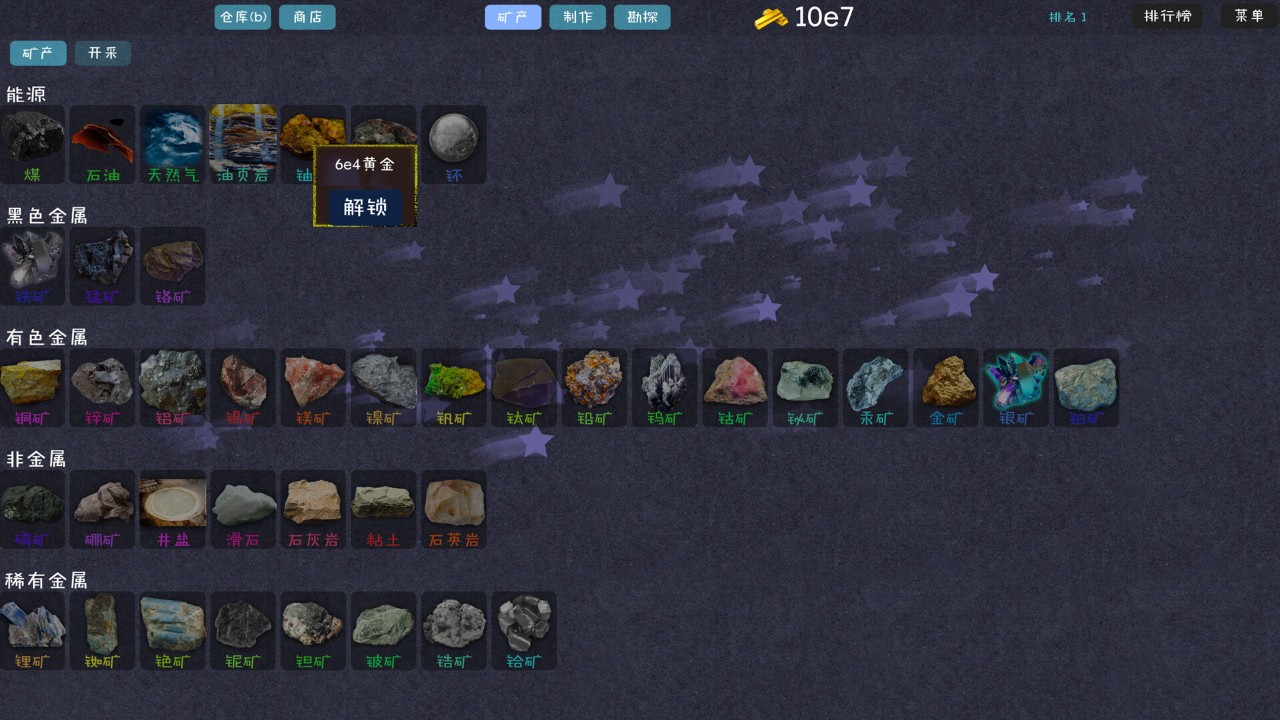Unlock the mineral with the 解锁 button

(x=365, y=207)
